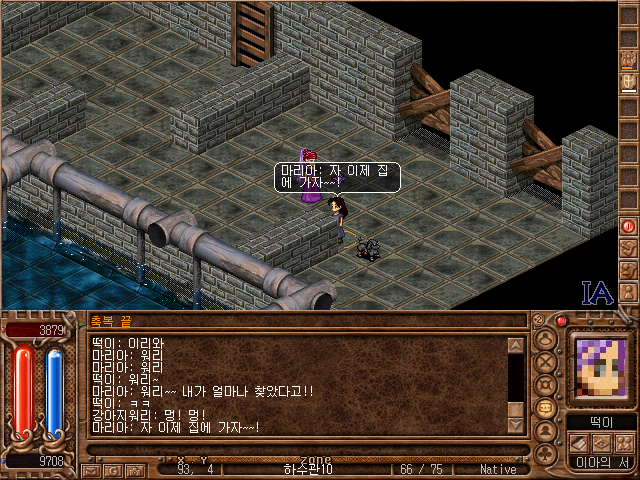
Task: Click the book icon below character name
Action: tap(577, 443)
